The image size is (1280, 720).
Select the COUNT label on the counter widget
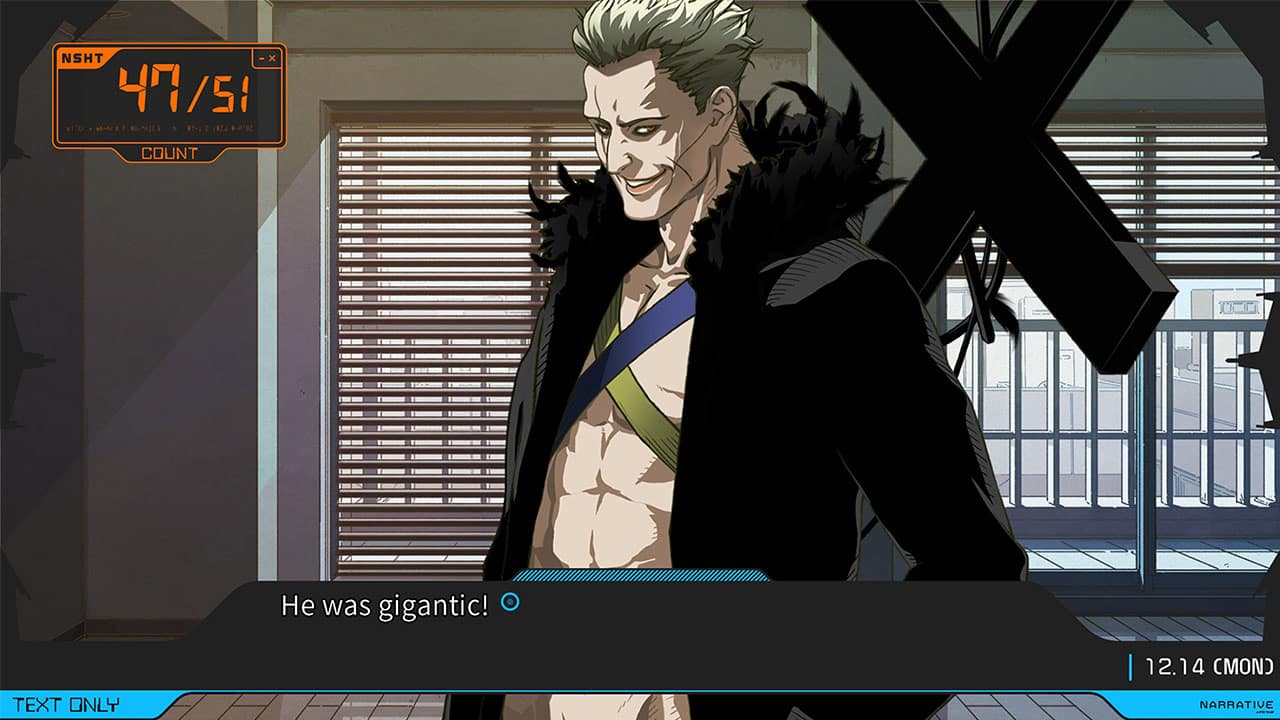[170, 154]
